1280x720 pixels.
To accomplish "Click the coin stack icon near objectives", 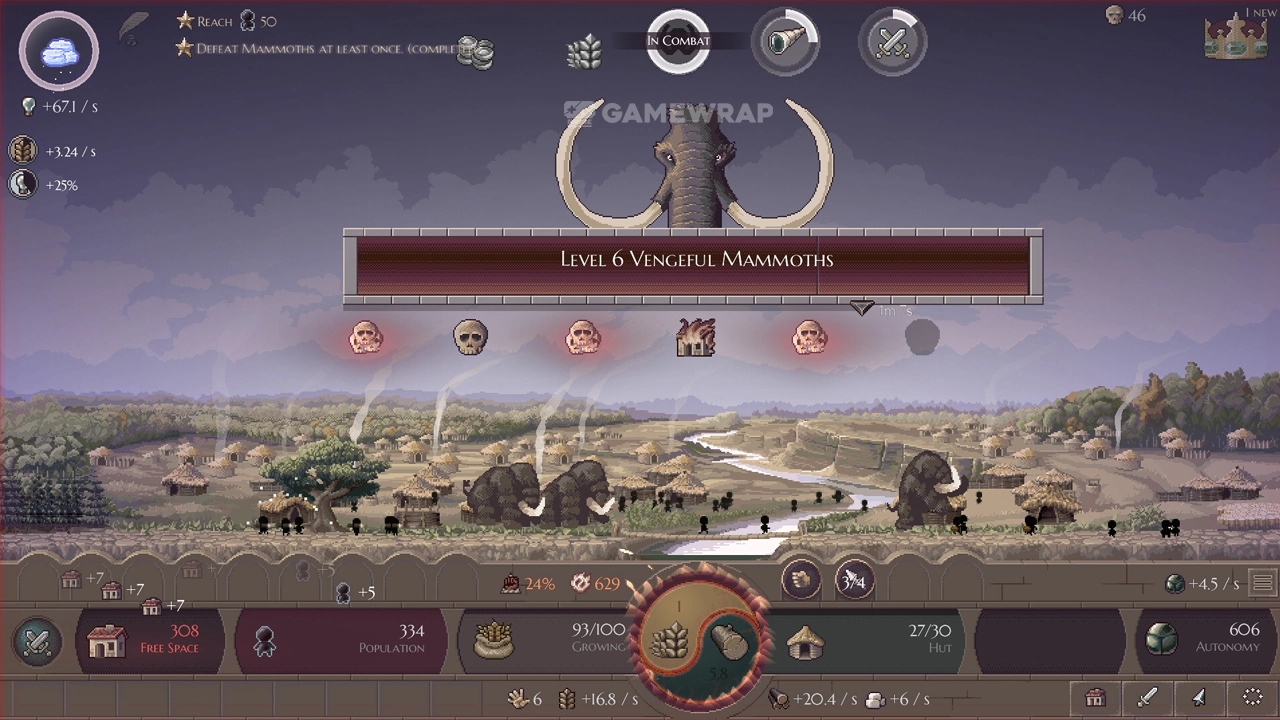I will click(476, 52).
